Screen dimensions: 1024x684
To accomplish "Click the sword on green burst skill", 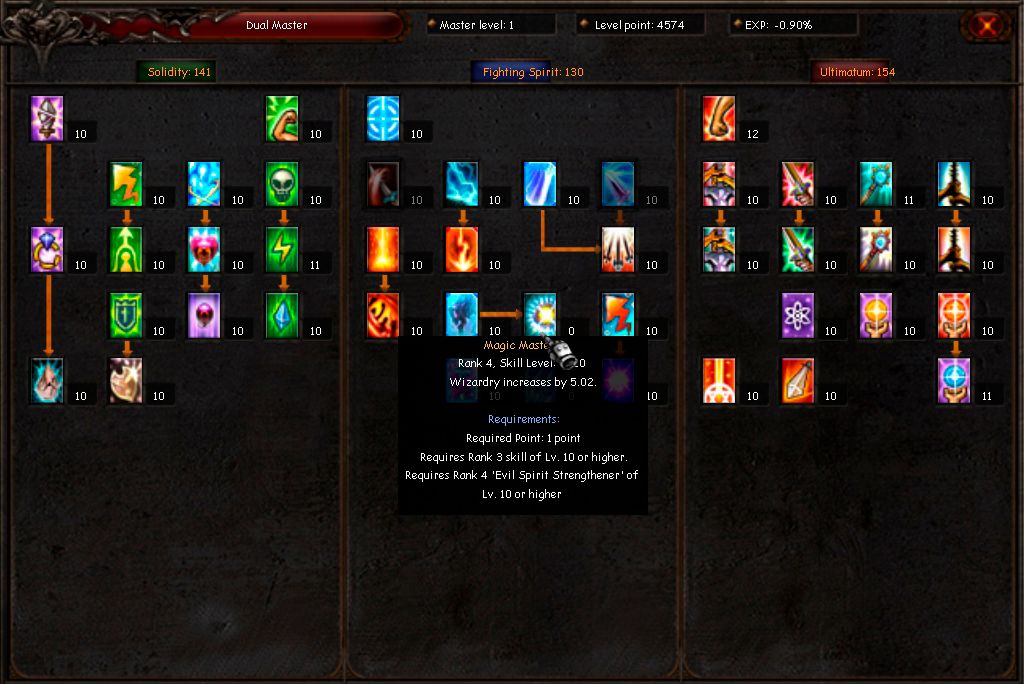I will pyautogui.click(x=798, y=250).
